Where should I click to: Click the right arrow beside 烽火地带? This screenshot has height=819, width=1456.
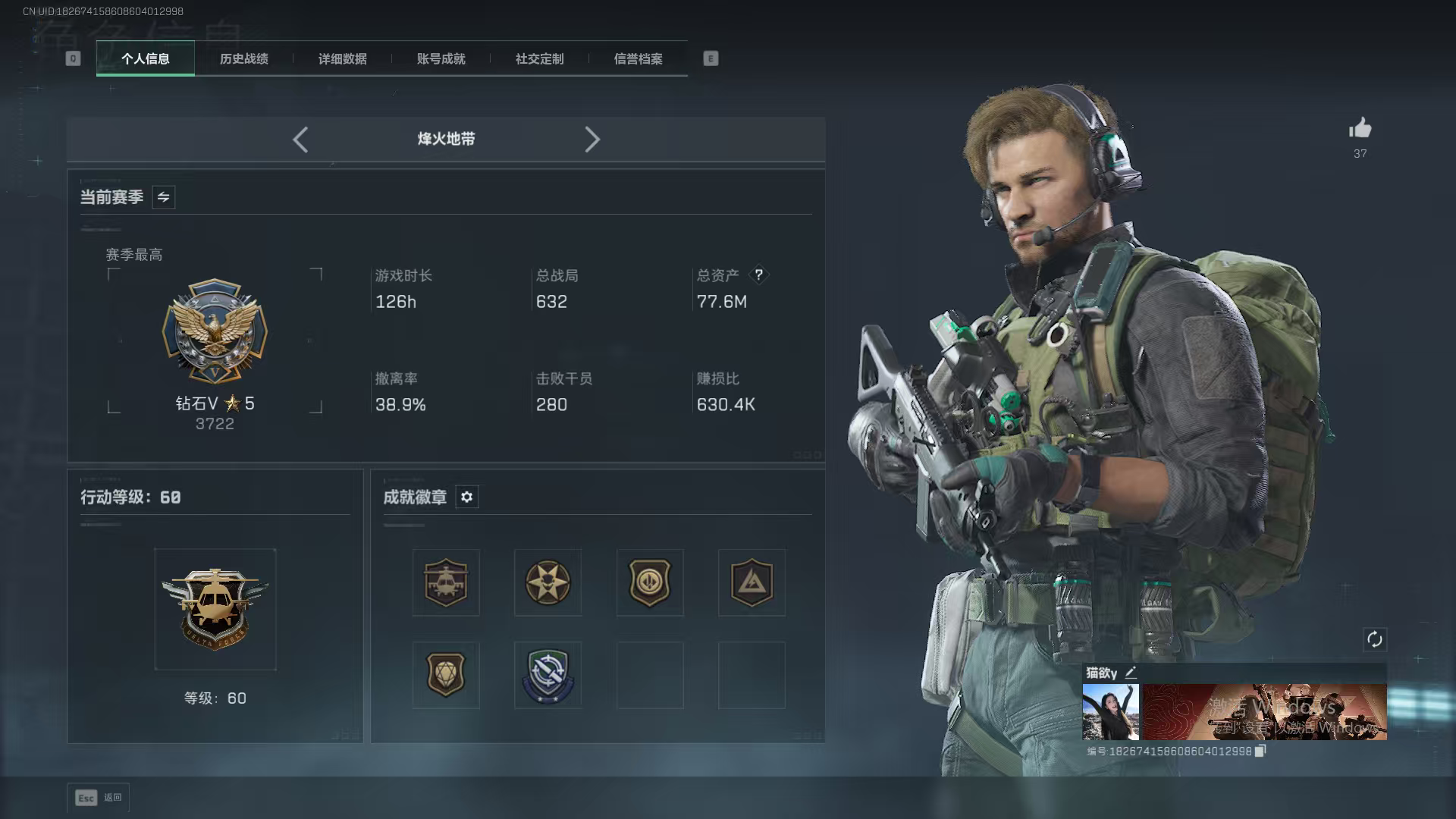(x=592, y=140)
